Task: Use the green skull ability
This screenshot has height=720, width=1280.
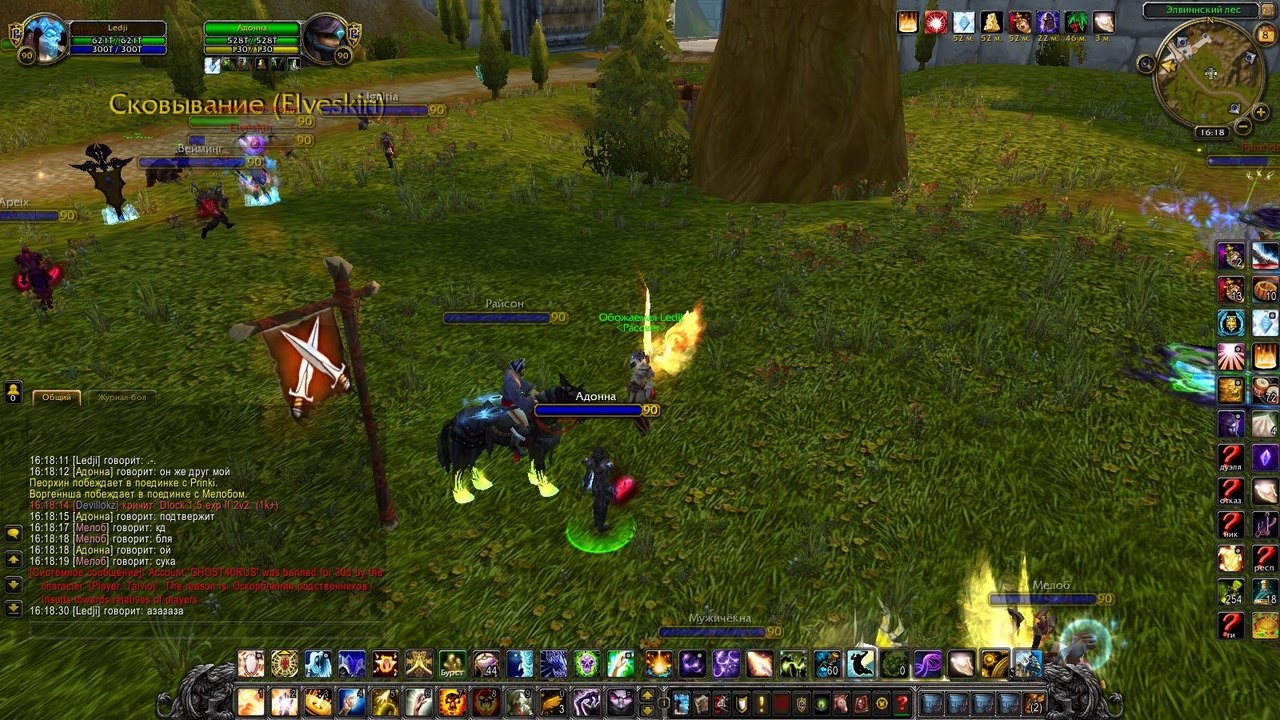Action: coord(586,664)
